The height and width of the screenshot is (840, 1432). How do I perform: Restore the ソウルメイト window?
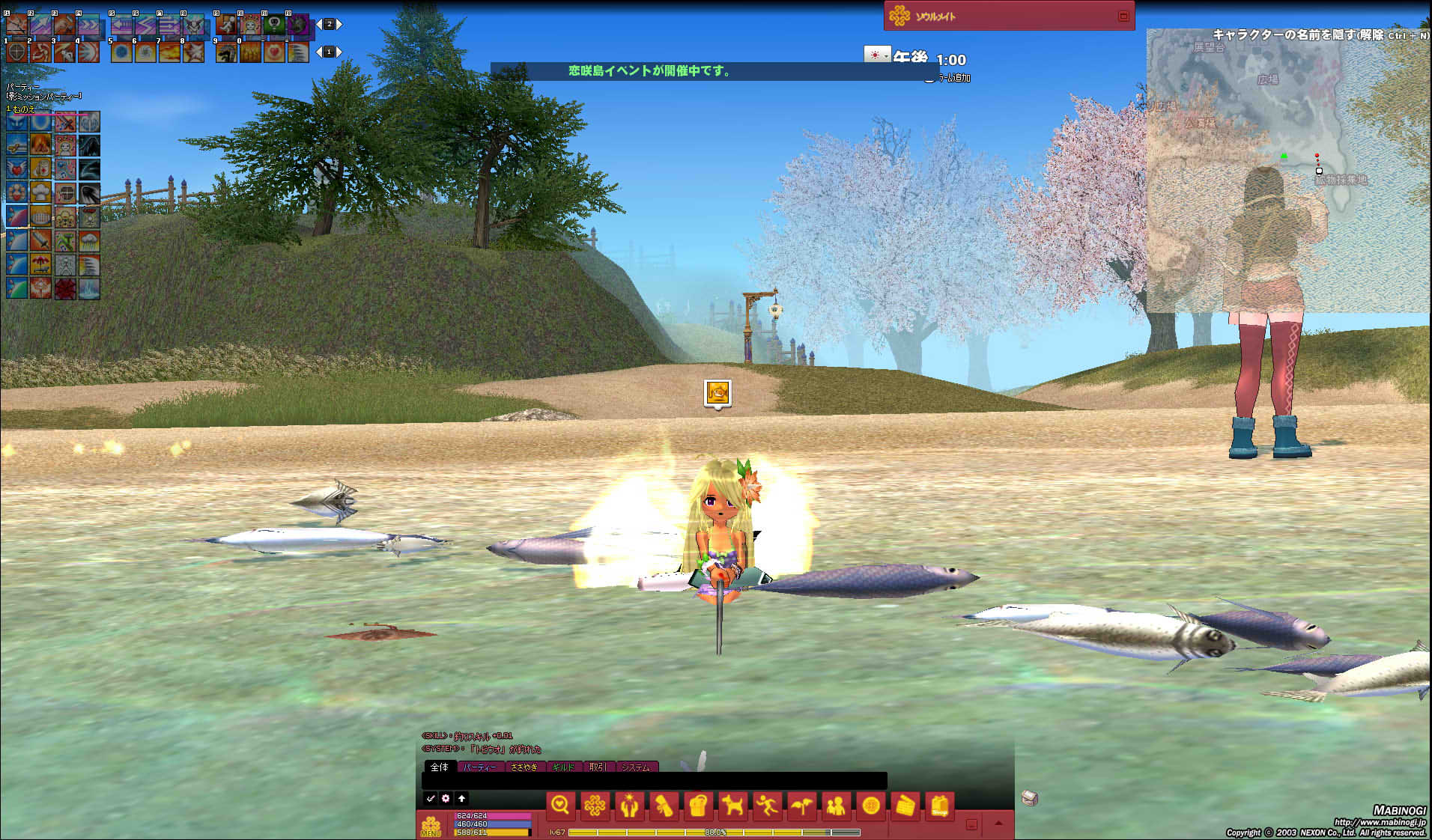click(x=1123, y=16)
